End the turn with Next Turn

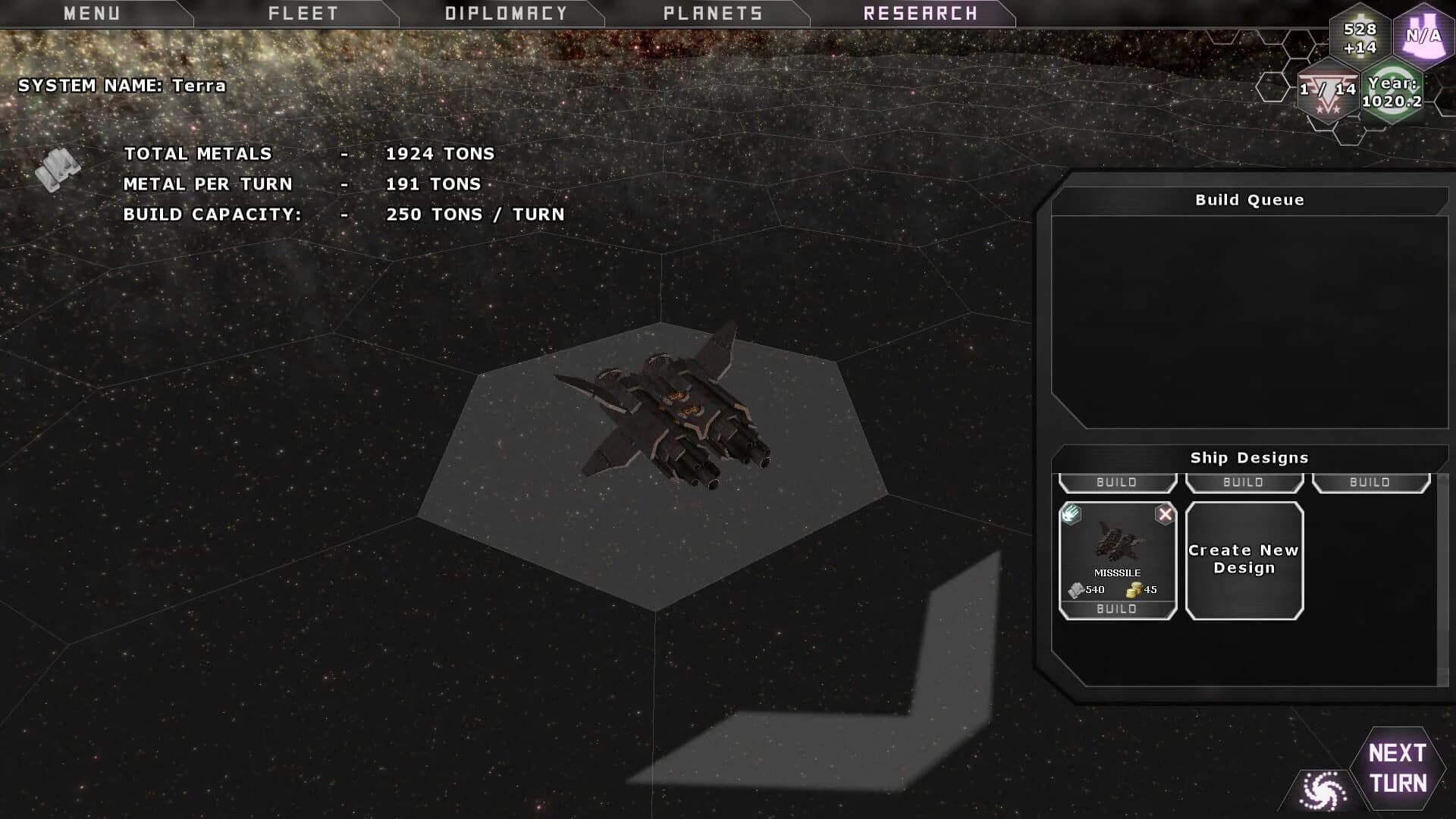point(1398,767)
